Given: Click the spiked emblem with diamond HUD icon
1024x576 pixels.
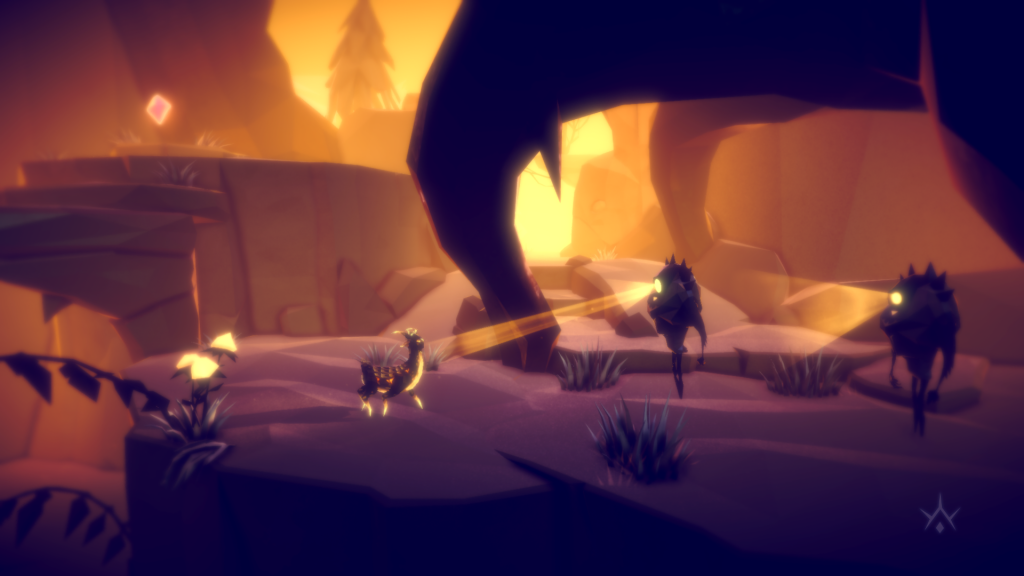Looking at the screenshot, I should point(939,515).
